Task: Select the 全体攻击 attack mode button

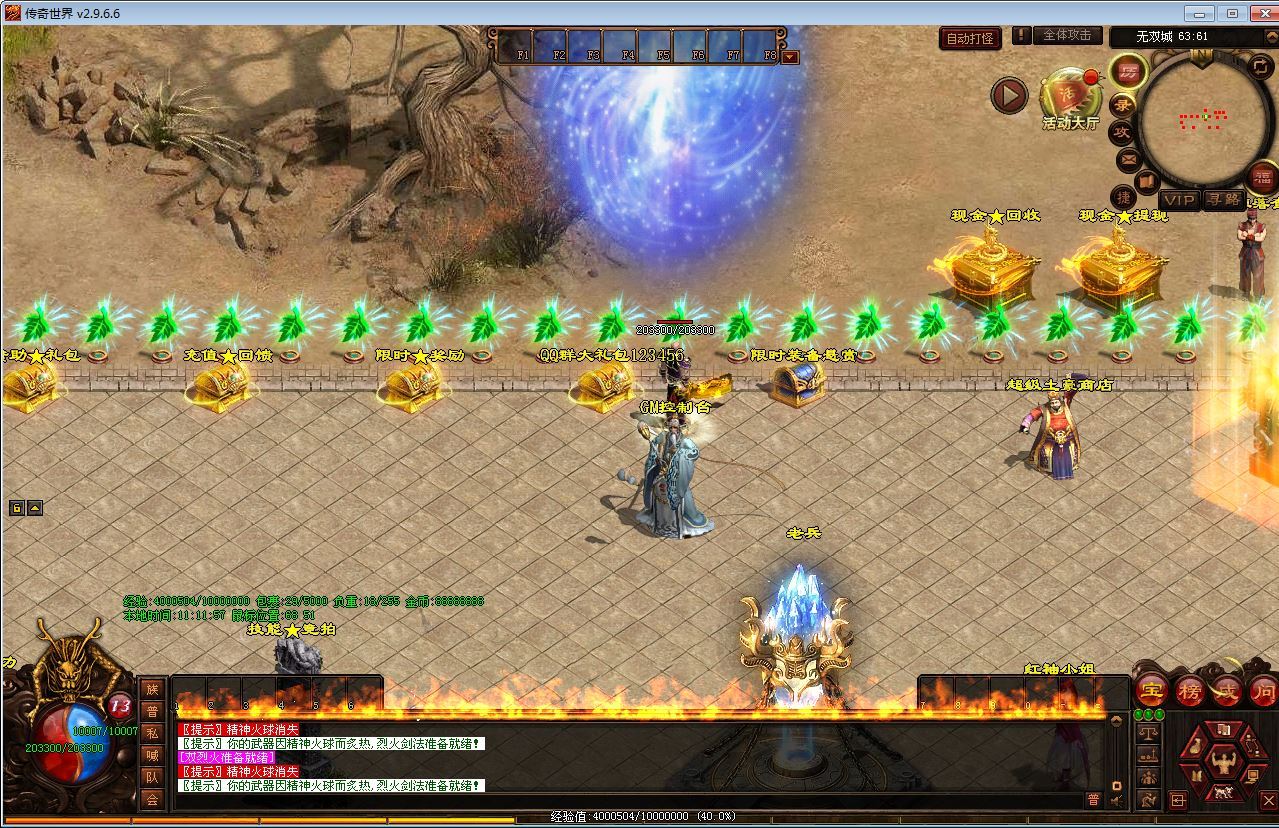Action: 1067,35
